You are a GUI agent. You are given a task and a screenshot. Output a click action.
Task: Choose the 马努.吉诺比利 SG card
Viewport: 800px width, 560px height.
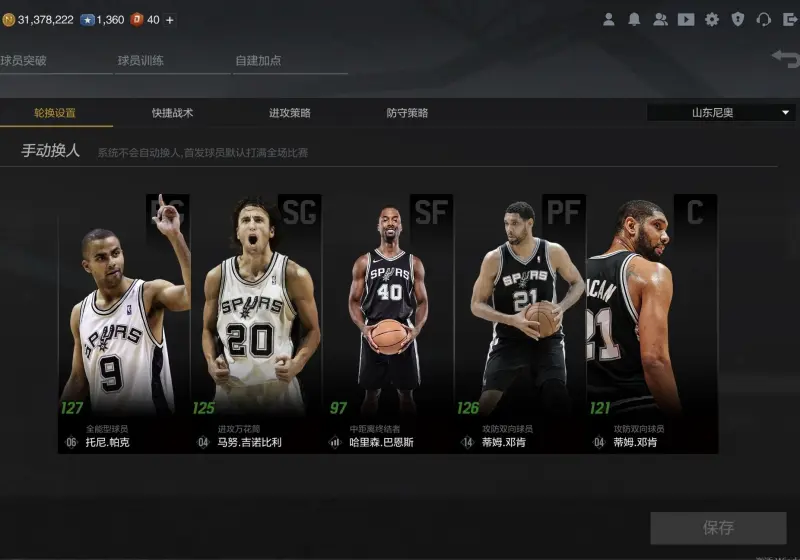point(256,324)
